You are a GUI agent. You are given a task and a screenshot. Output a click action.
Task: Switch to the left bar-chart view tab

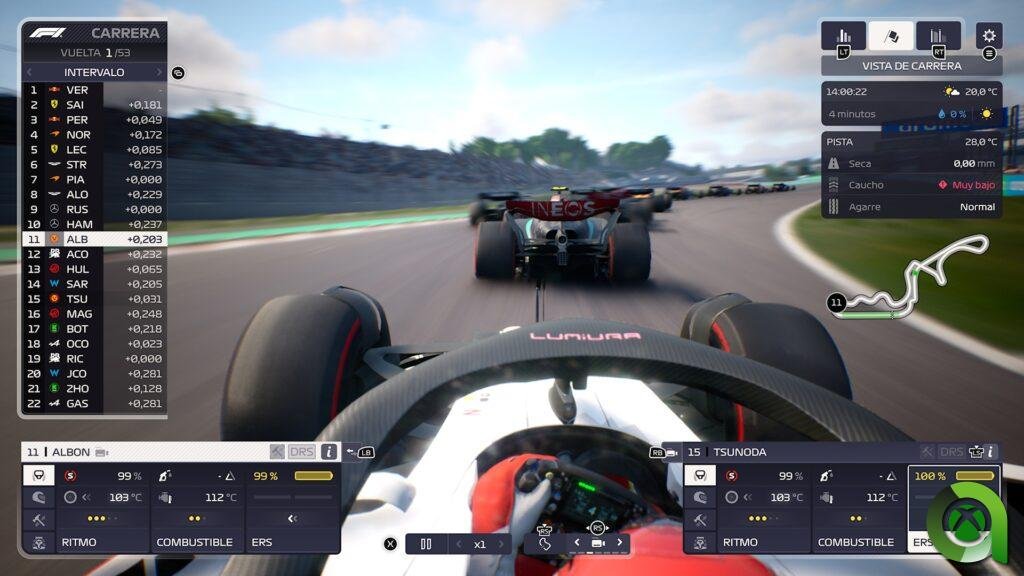coord(843,36)
